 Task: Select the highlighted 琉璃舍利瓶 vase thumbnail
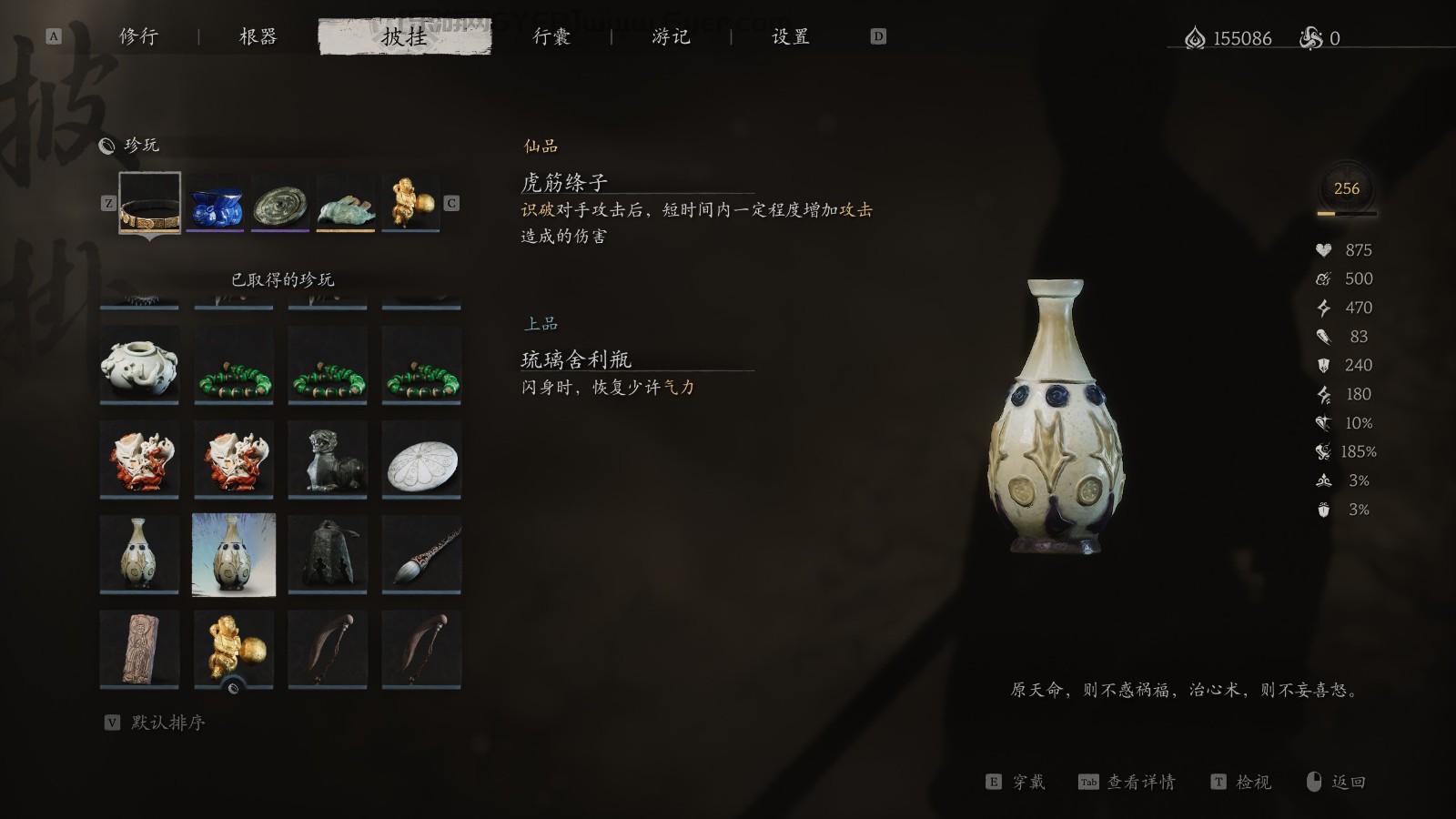coord(232,552)
